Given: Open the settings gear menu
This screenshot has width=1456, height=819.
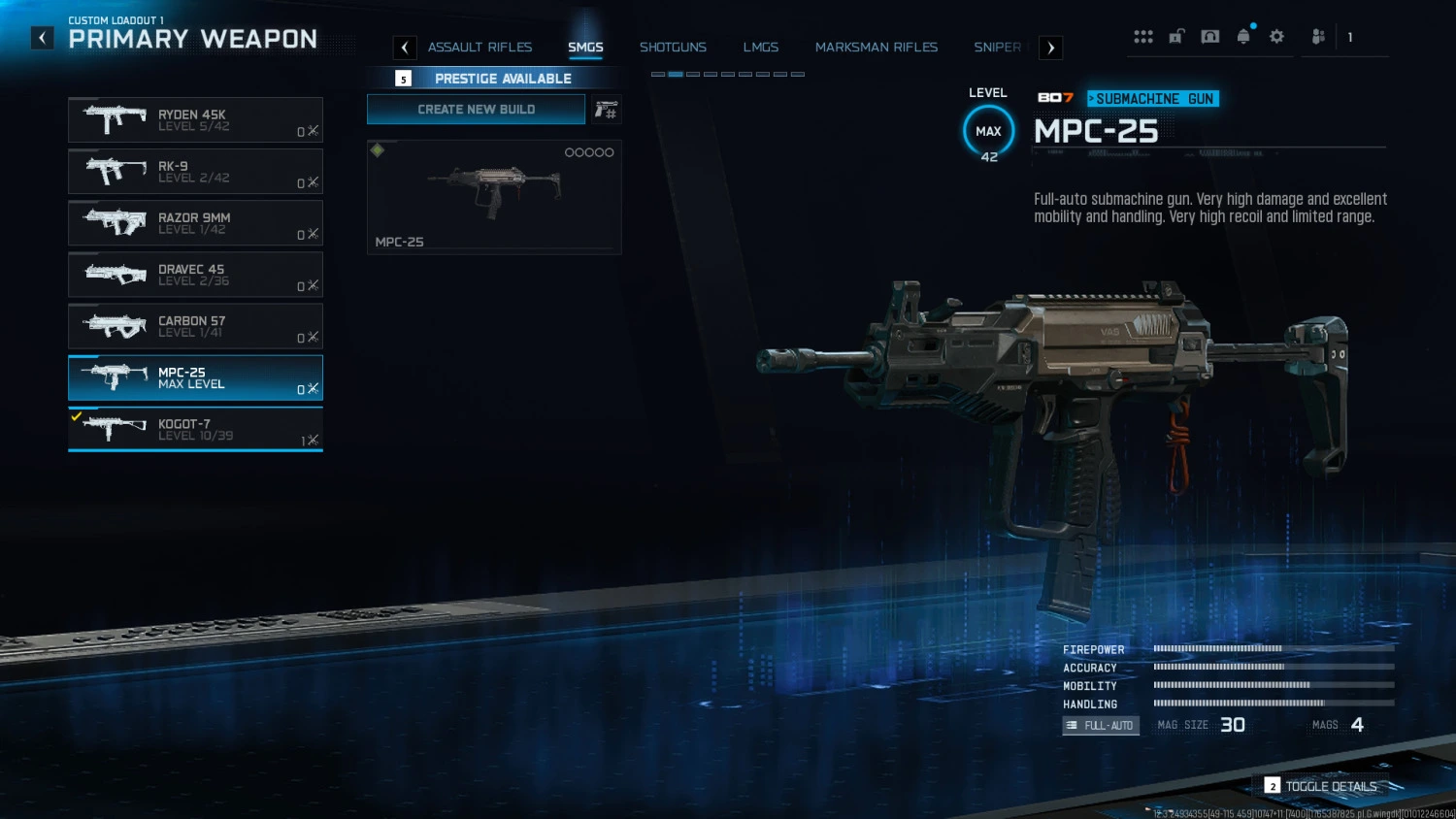Looking at the screenshot, I should (1276, 36).
